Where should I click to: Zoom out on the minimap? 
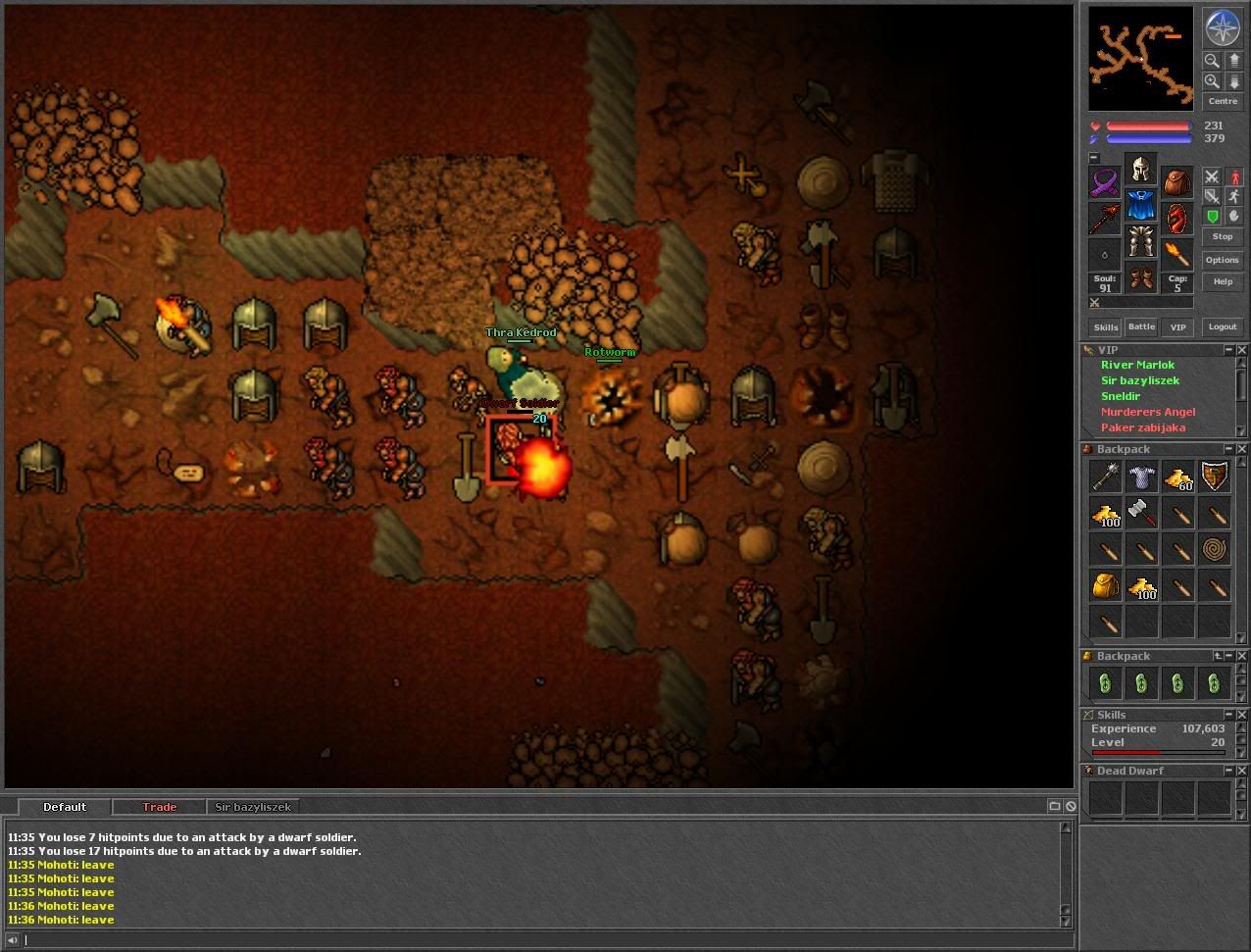[x=1212, y=60]
